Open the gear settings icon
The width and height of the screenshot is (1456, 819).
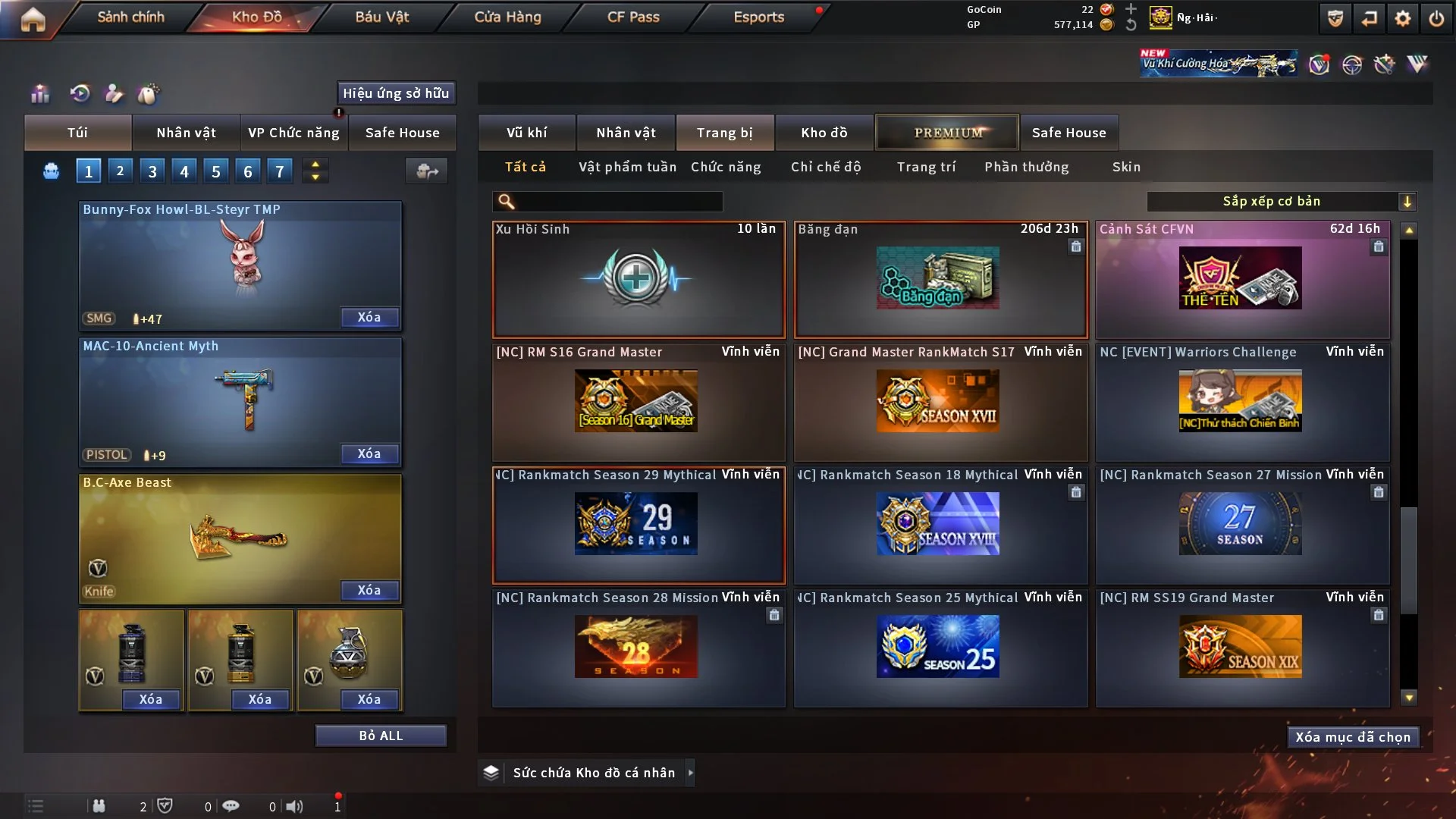coord(1402,18)
